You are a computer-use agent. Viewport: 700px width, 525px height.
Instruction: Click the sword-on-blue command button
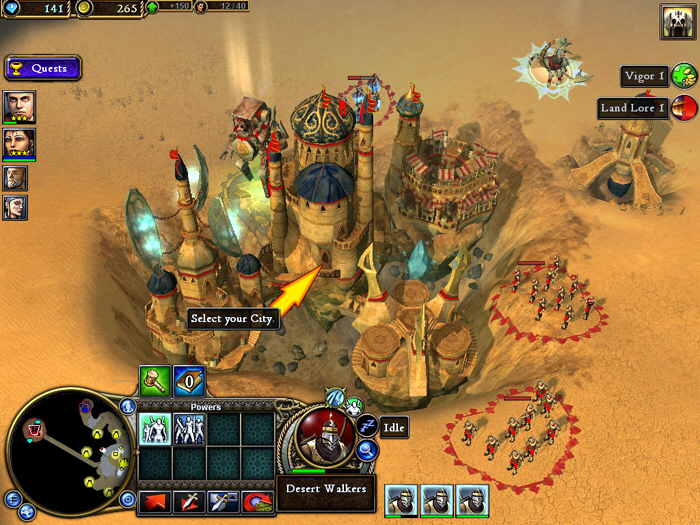[223, 500]
